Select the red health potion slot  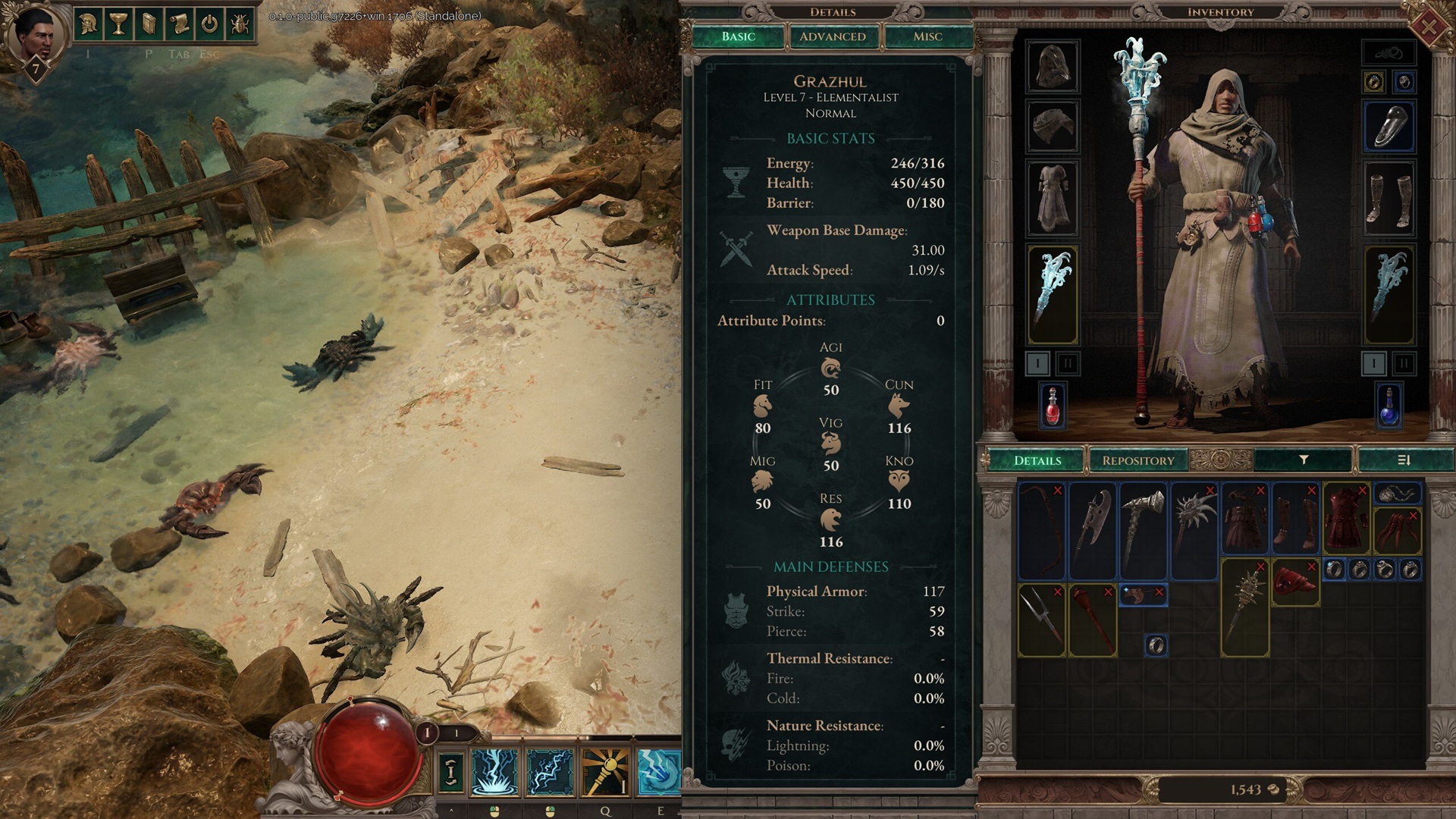1052,406
